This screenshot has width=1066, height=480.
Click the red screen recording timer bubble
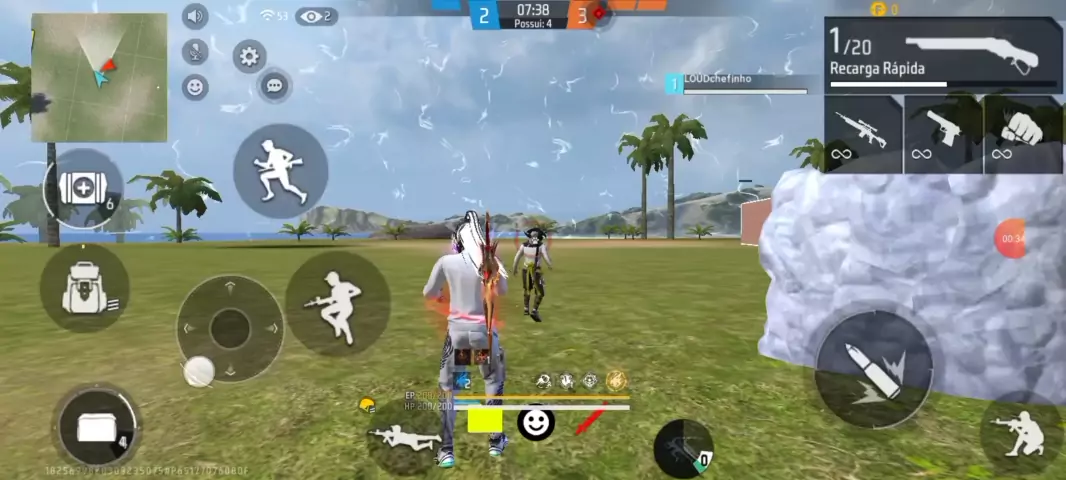(x=1012, y=239)
